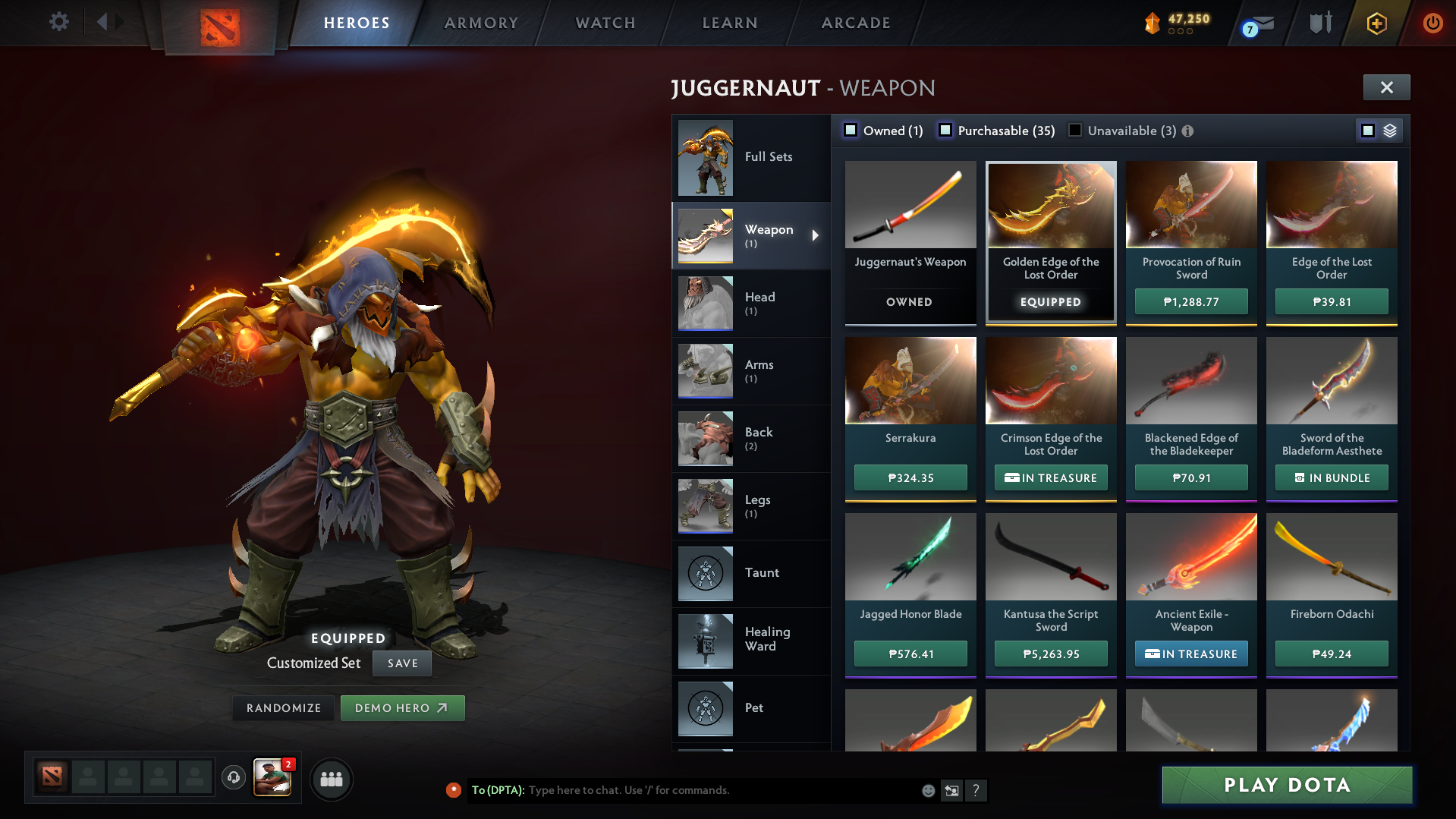
Task: Enable the Unavailable items filter
Action: pos(1074,130)
